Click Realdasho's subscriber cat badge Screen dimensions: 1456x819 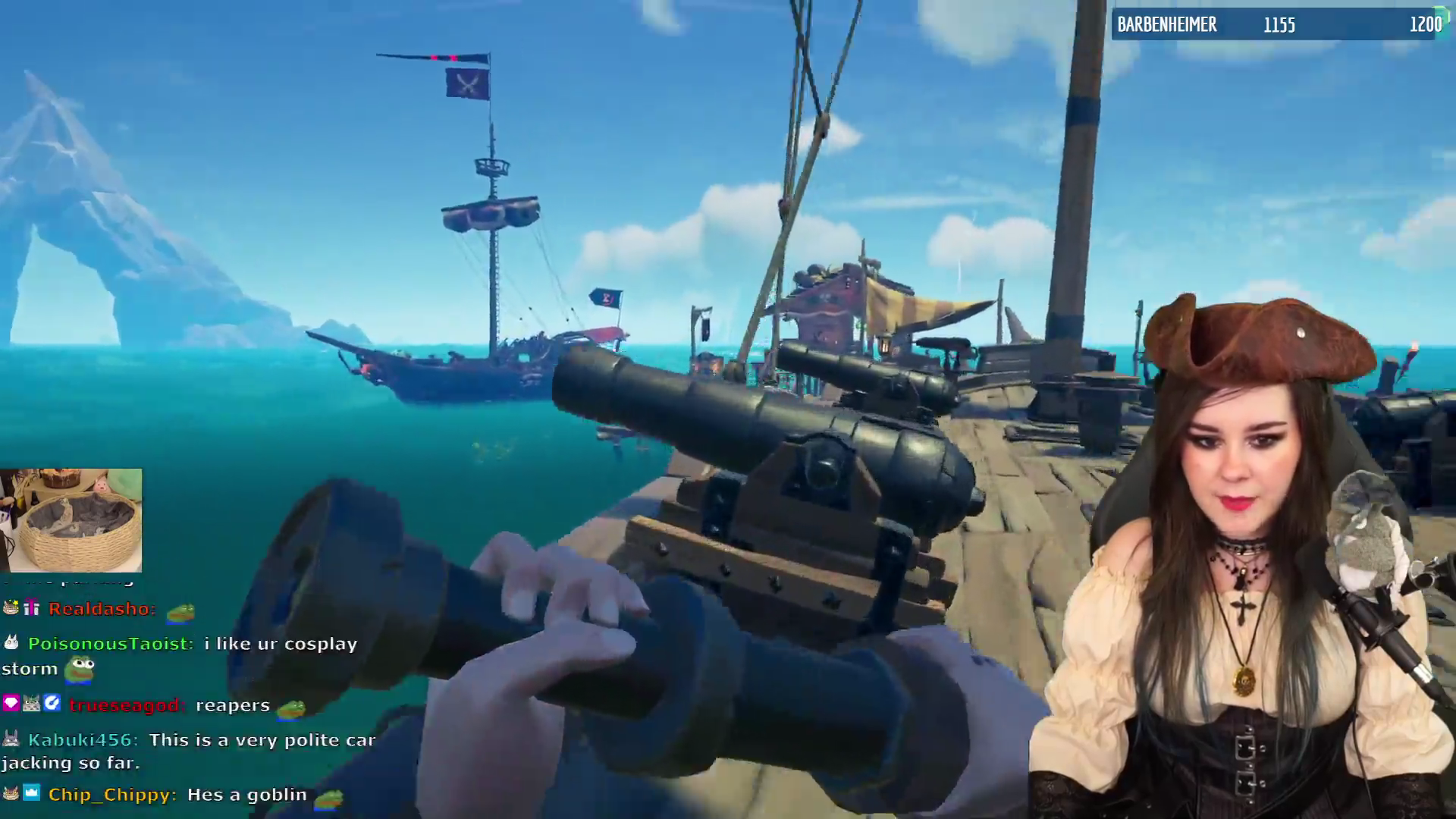[10, 607]
